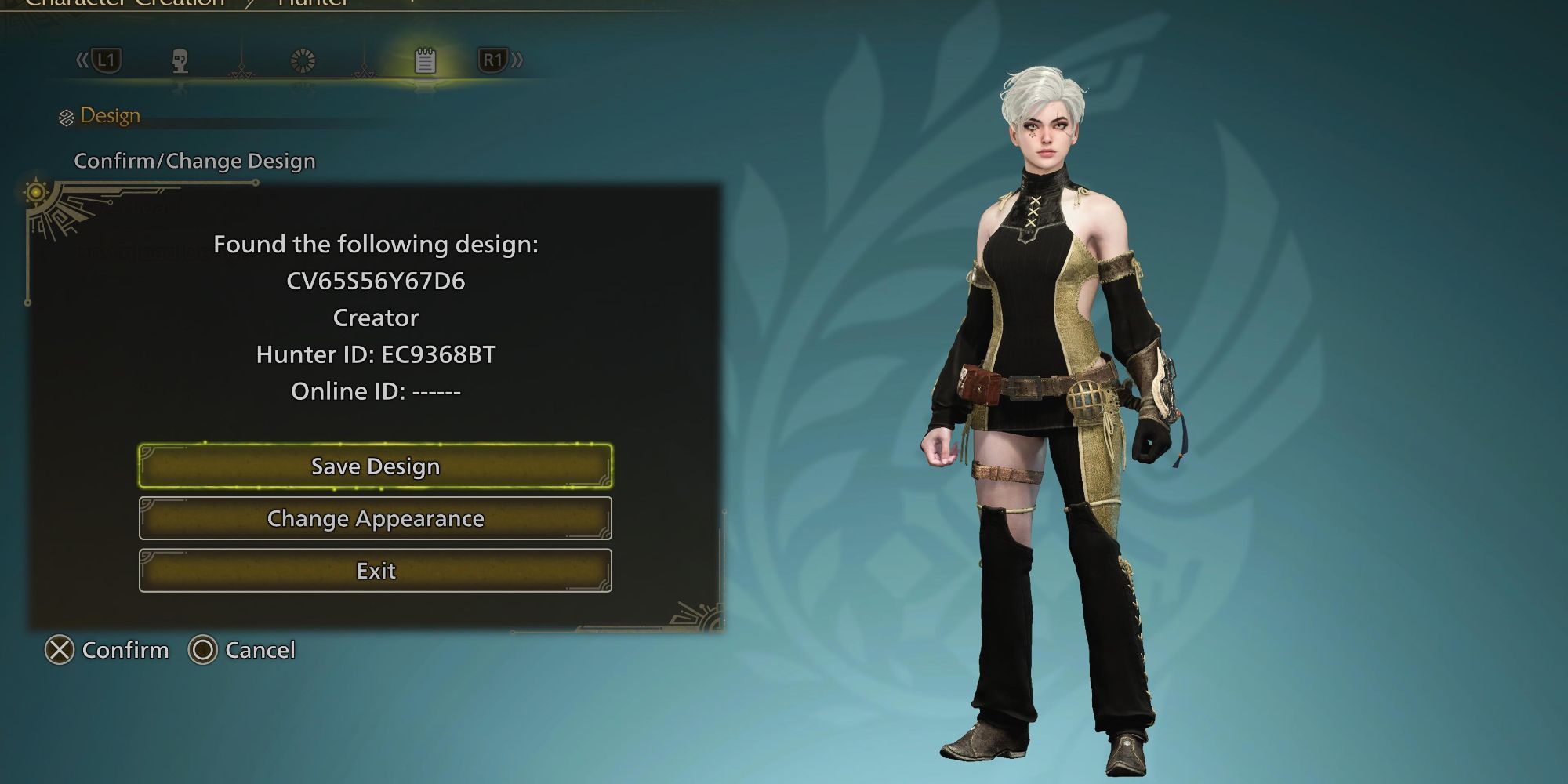Select the clipboard design tab
Screen dimensions: 1568x784
pyautogui.click(x=425, y=60)
